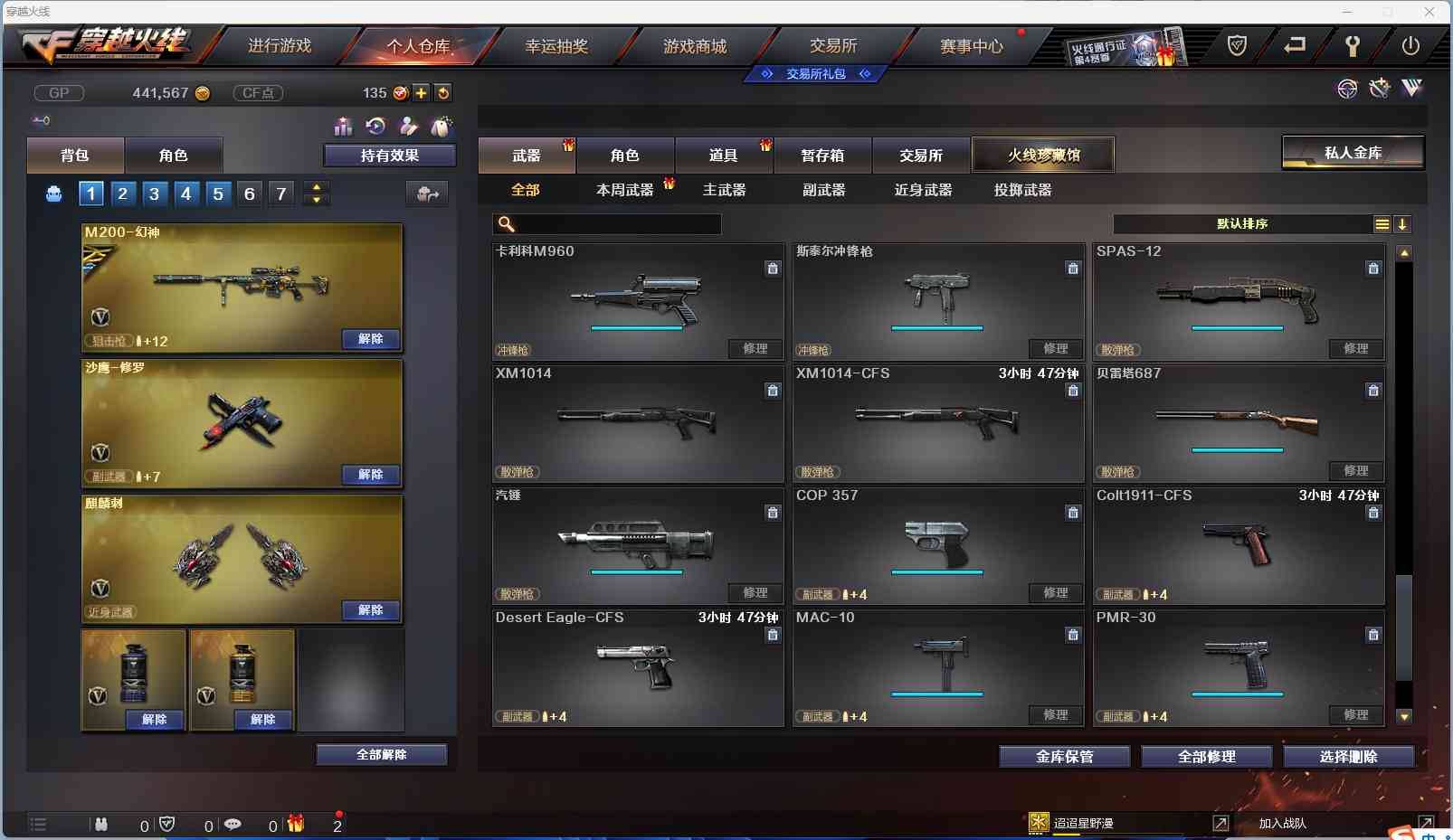Open the friends list icon in bottom bar

[x=102, y=825]
